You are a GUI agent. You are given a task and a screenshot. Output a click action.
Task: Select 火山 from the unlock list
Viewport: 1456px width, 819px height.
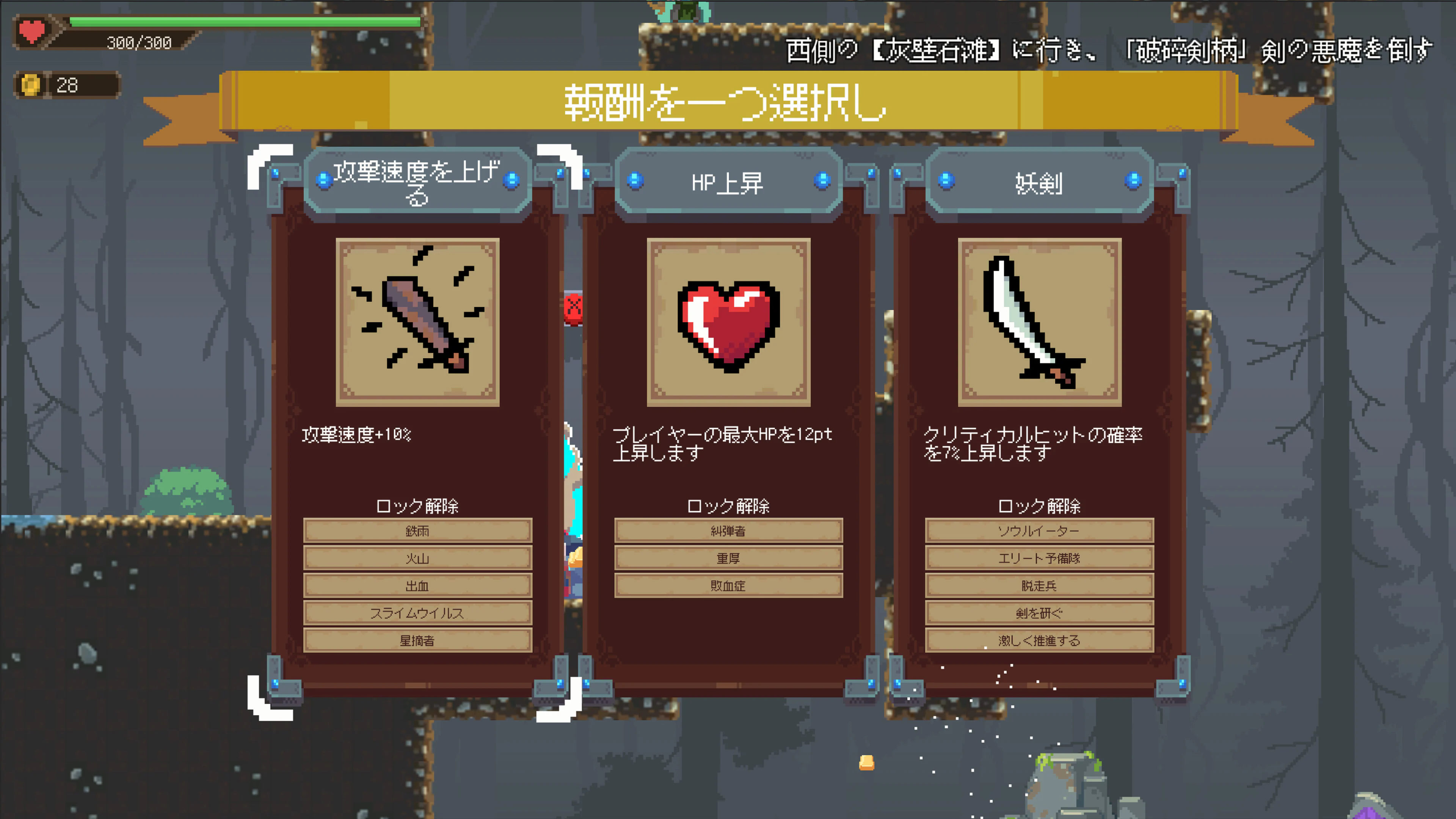click(x=418, y=558)
